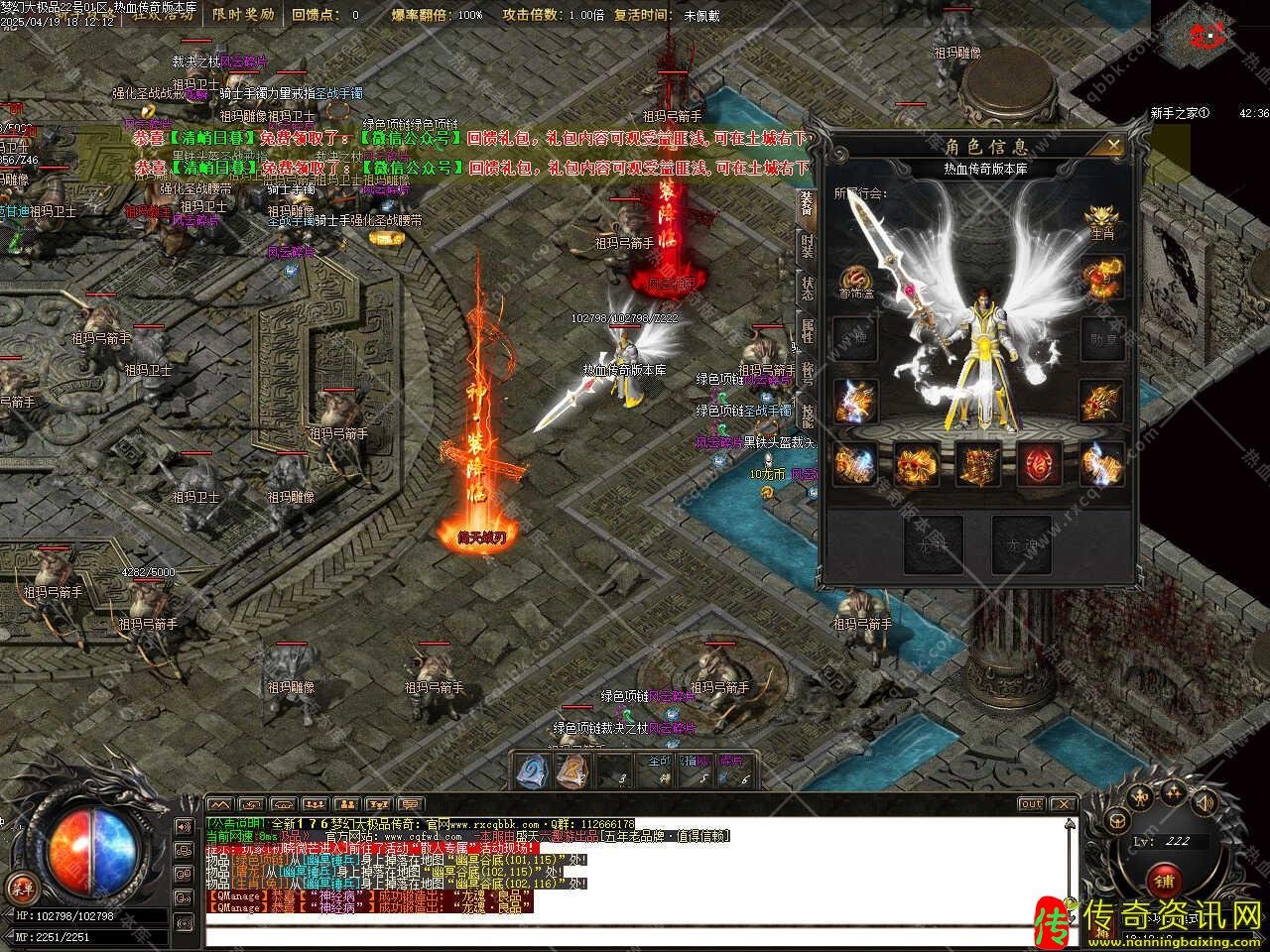The image size is (1270, 952).
Task: Close the chat window with X
Action: [1063, 803]
